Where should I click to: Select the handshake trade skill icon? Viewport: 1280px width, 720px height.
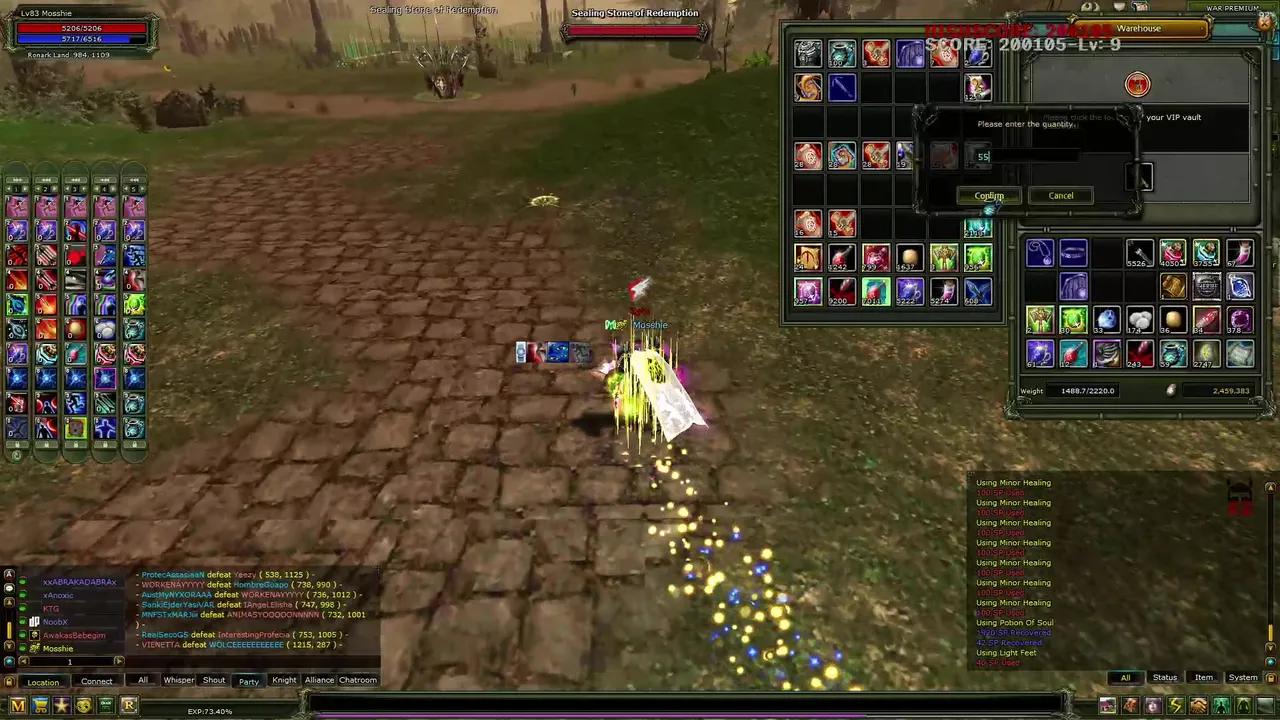coord(1198,705)
